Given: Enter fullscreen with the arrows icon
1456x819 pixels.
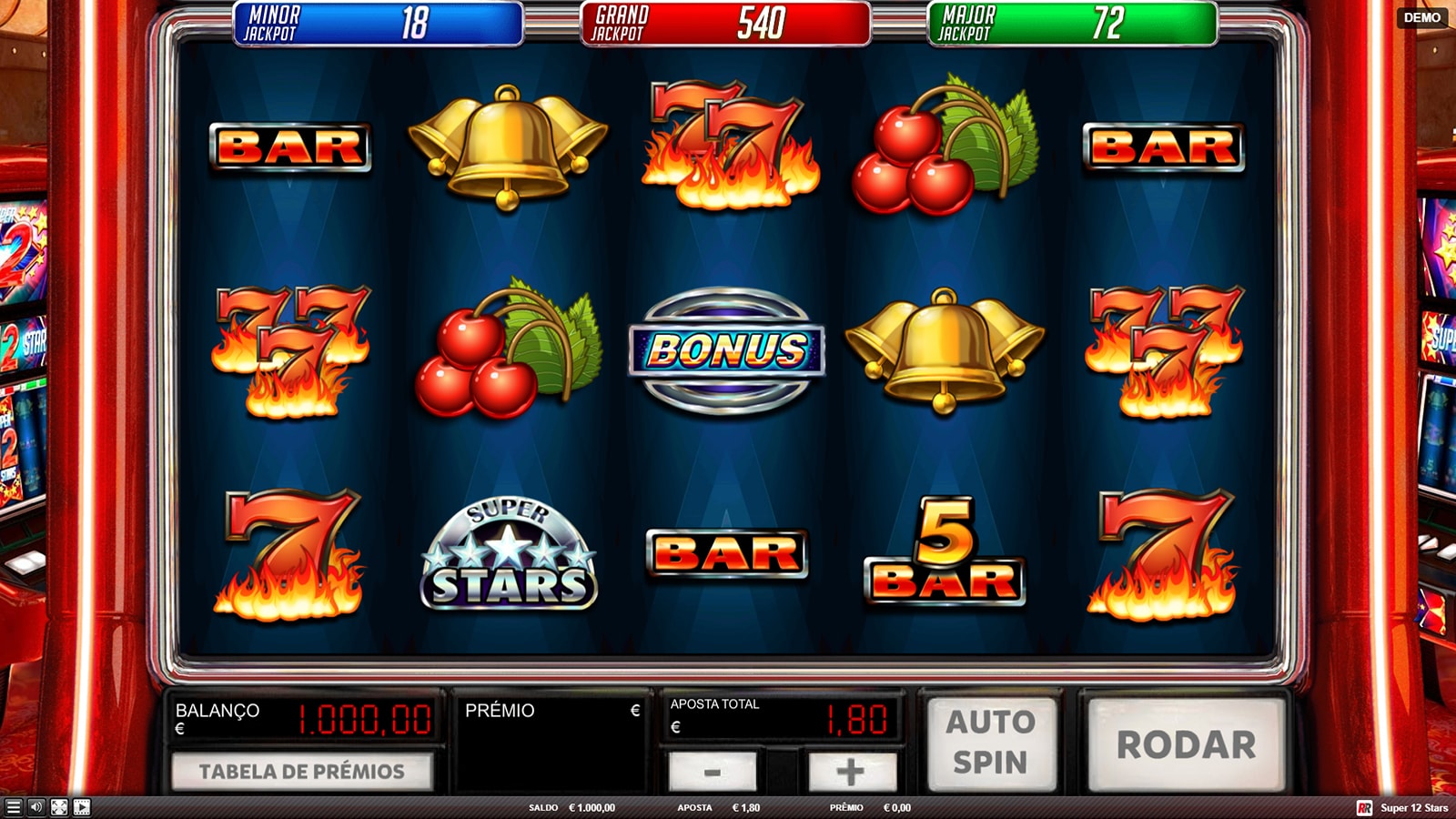Looking at the screenshot, I should click(59, 807).
